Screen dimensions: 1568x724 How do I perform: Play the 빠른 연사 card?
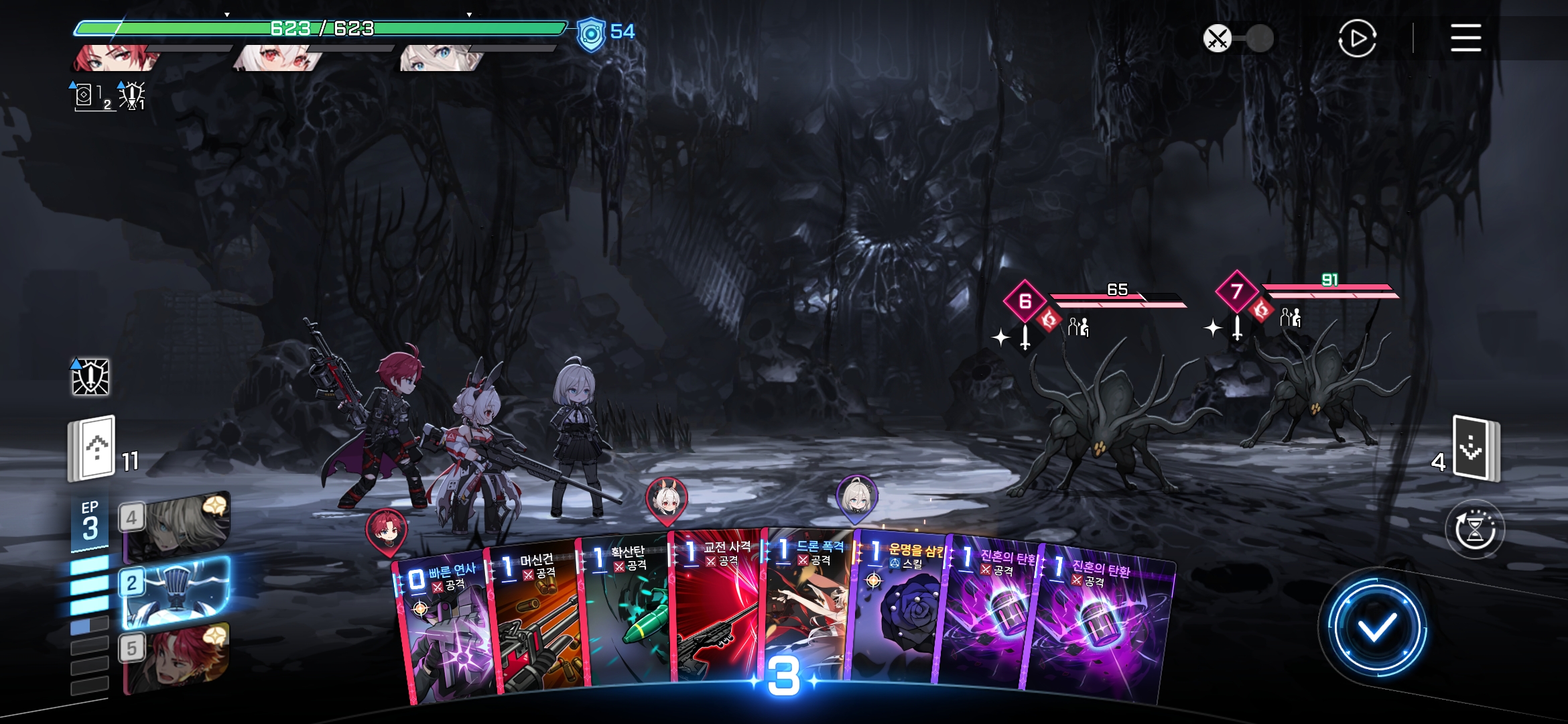pos(446,630)
